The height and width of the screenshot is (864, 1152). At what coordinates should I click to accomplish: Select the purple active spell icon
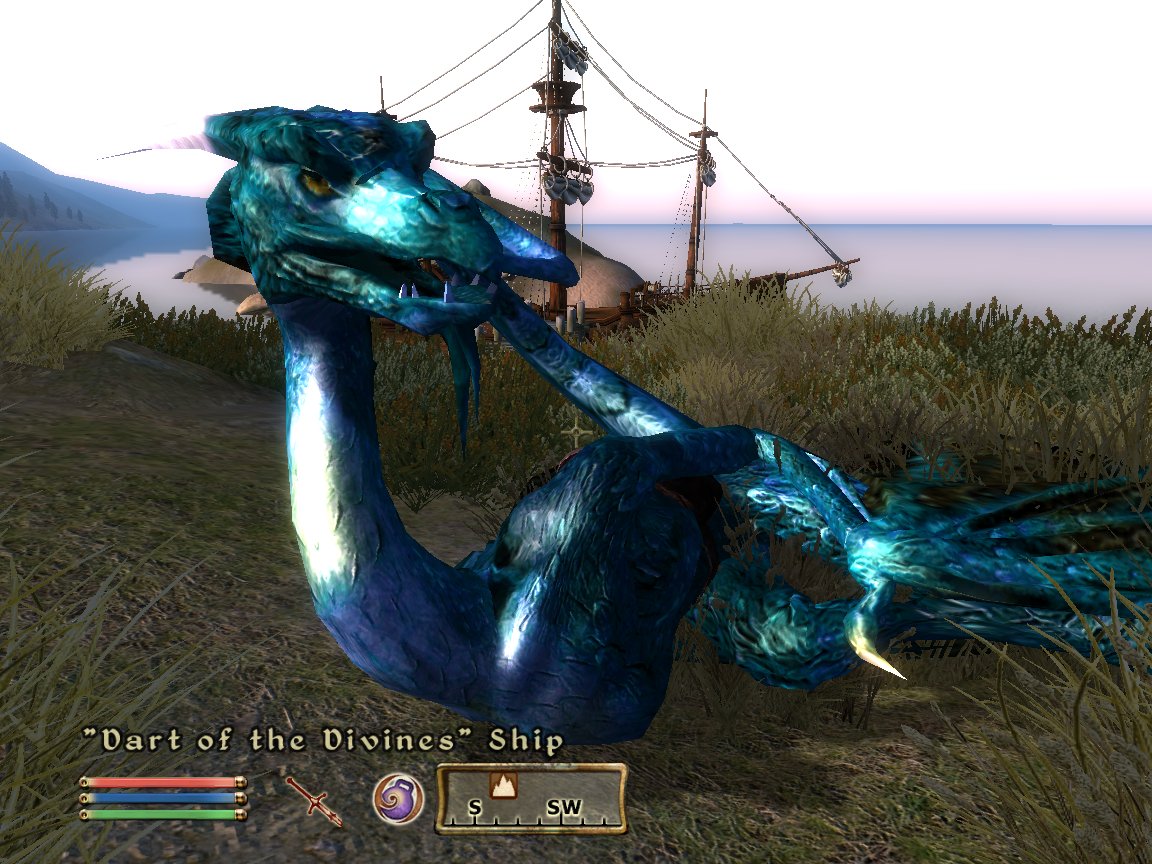[398, 799]
